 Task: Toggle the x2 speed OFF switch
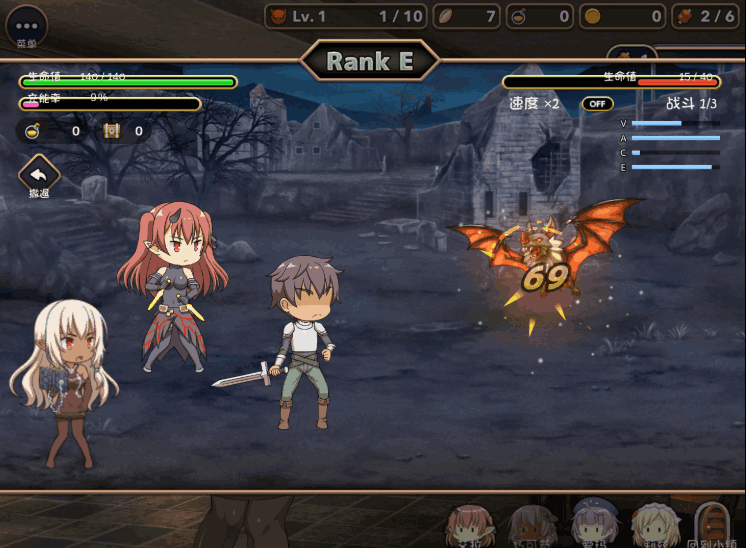click(597, 104)
